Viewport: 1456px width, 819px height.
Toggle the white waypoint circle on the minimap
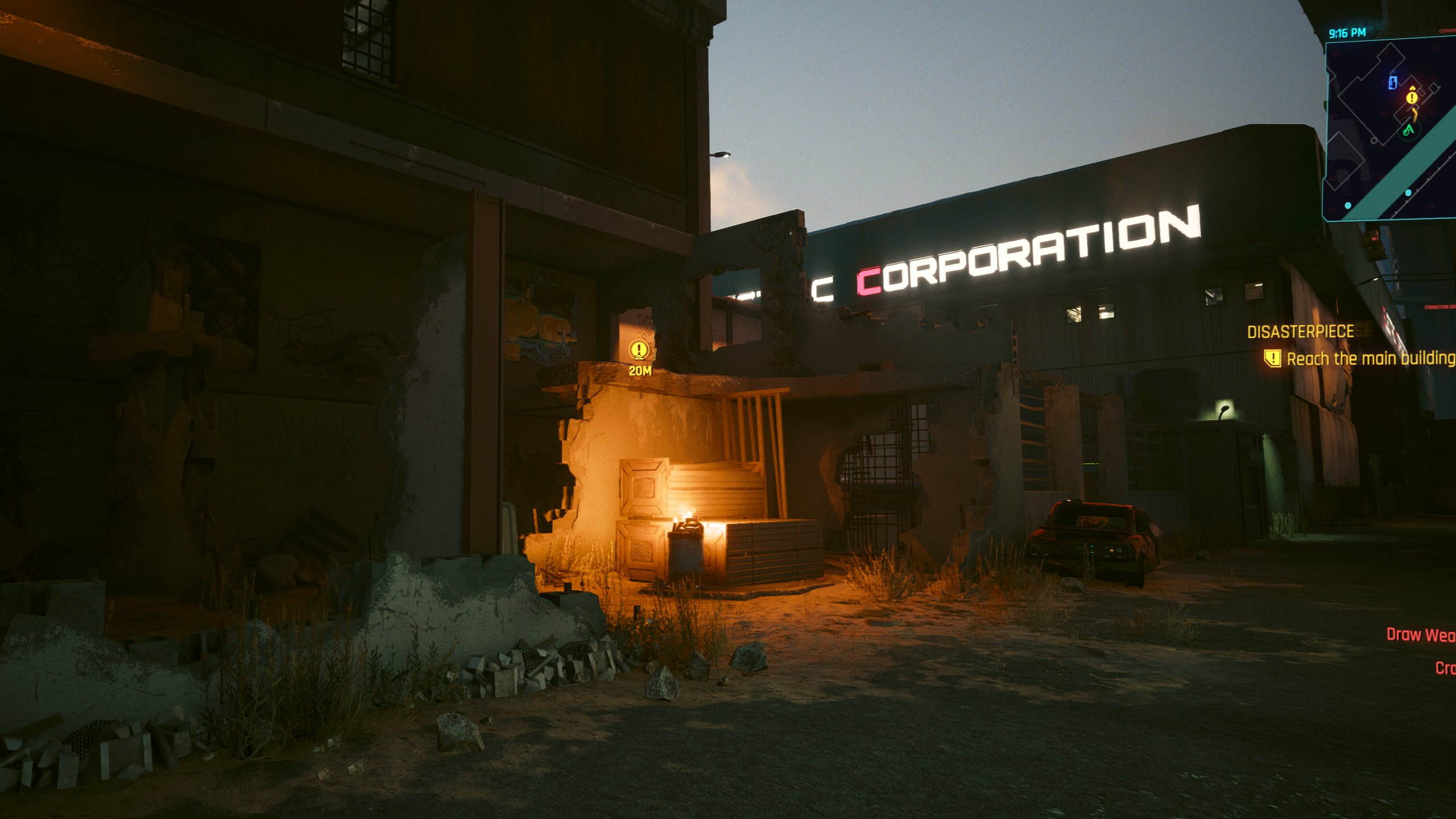1374,141
